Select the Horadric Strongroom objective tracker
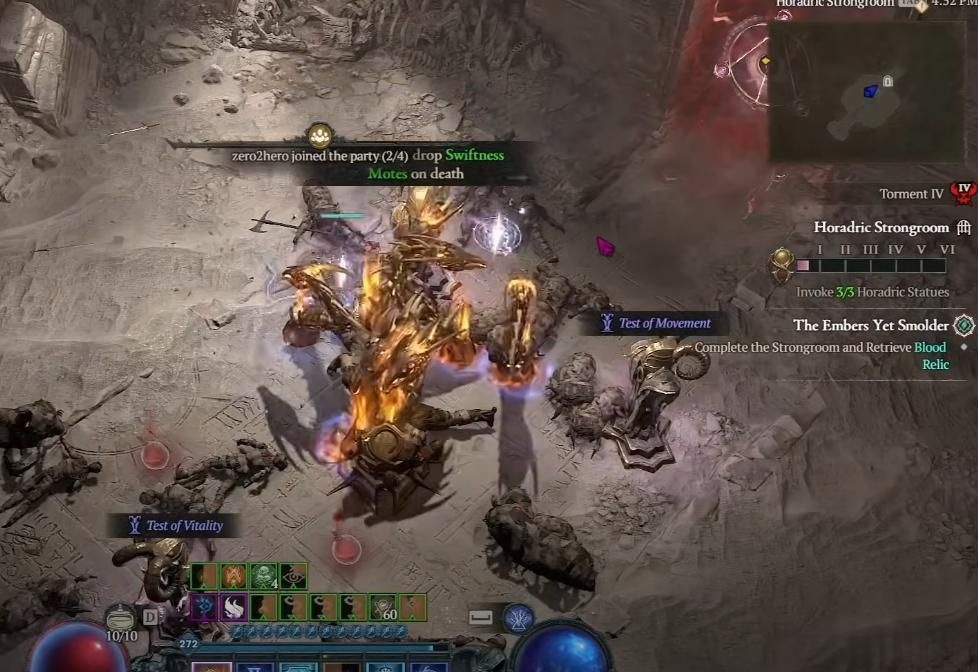 click(880, 228)
